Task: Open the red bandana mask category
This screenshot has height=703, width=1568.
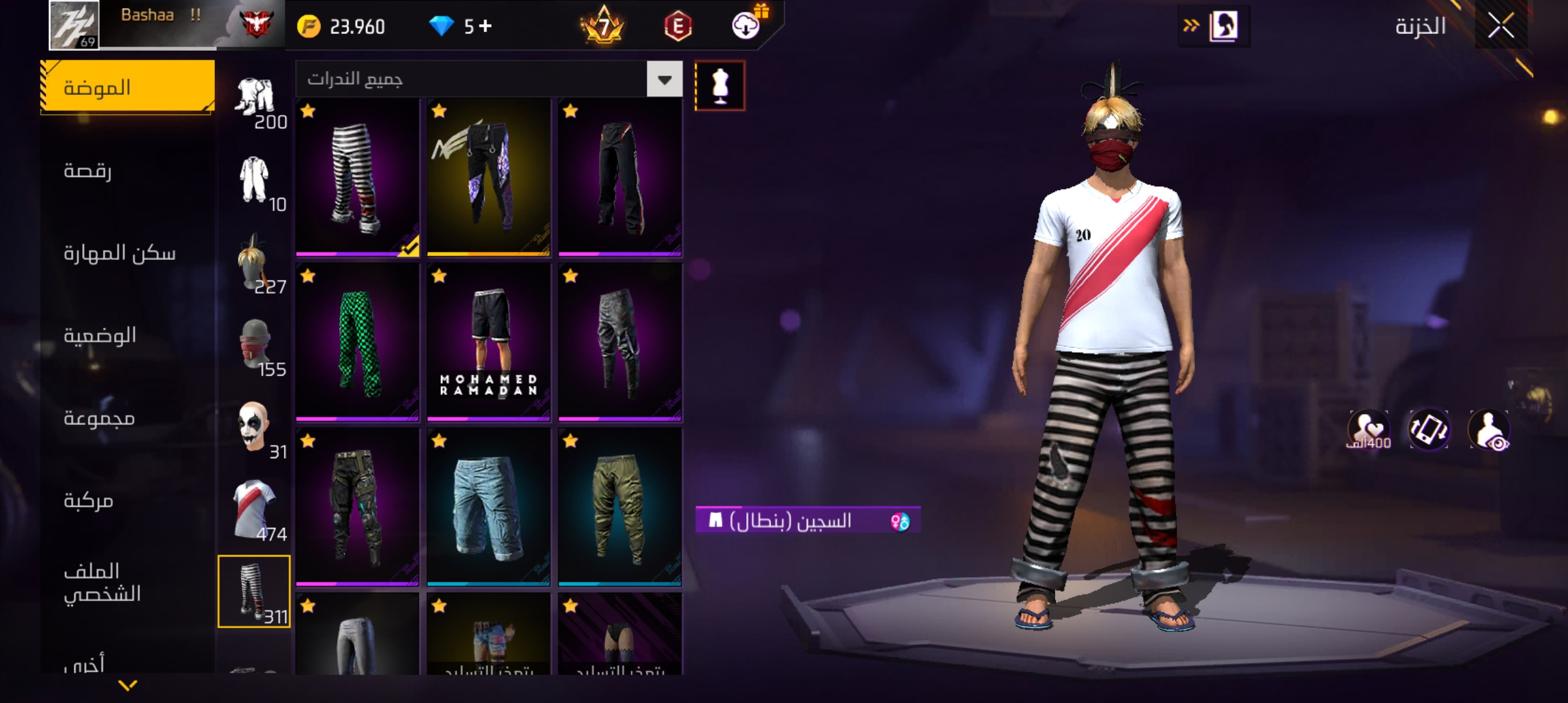Action: (x=255, y=345)
